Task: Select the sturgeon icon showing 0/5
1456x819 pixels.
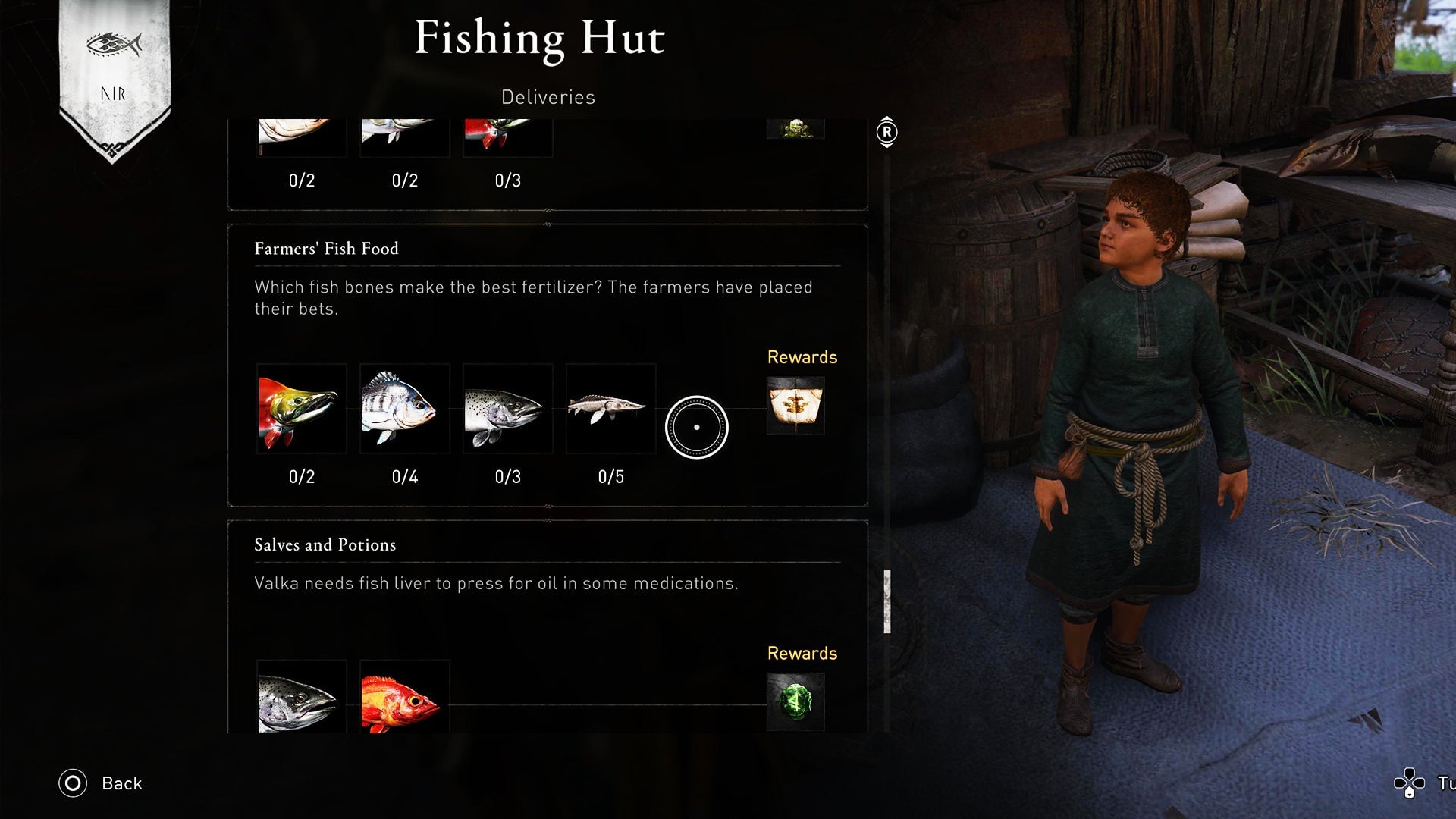Action: pyautogui.click(x=610, y=409)
